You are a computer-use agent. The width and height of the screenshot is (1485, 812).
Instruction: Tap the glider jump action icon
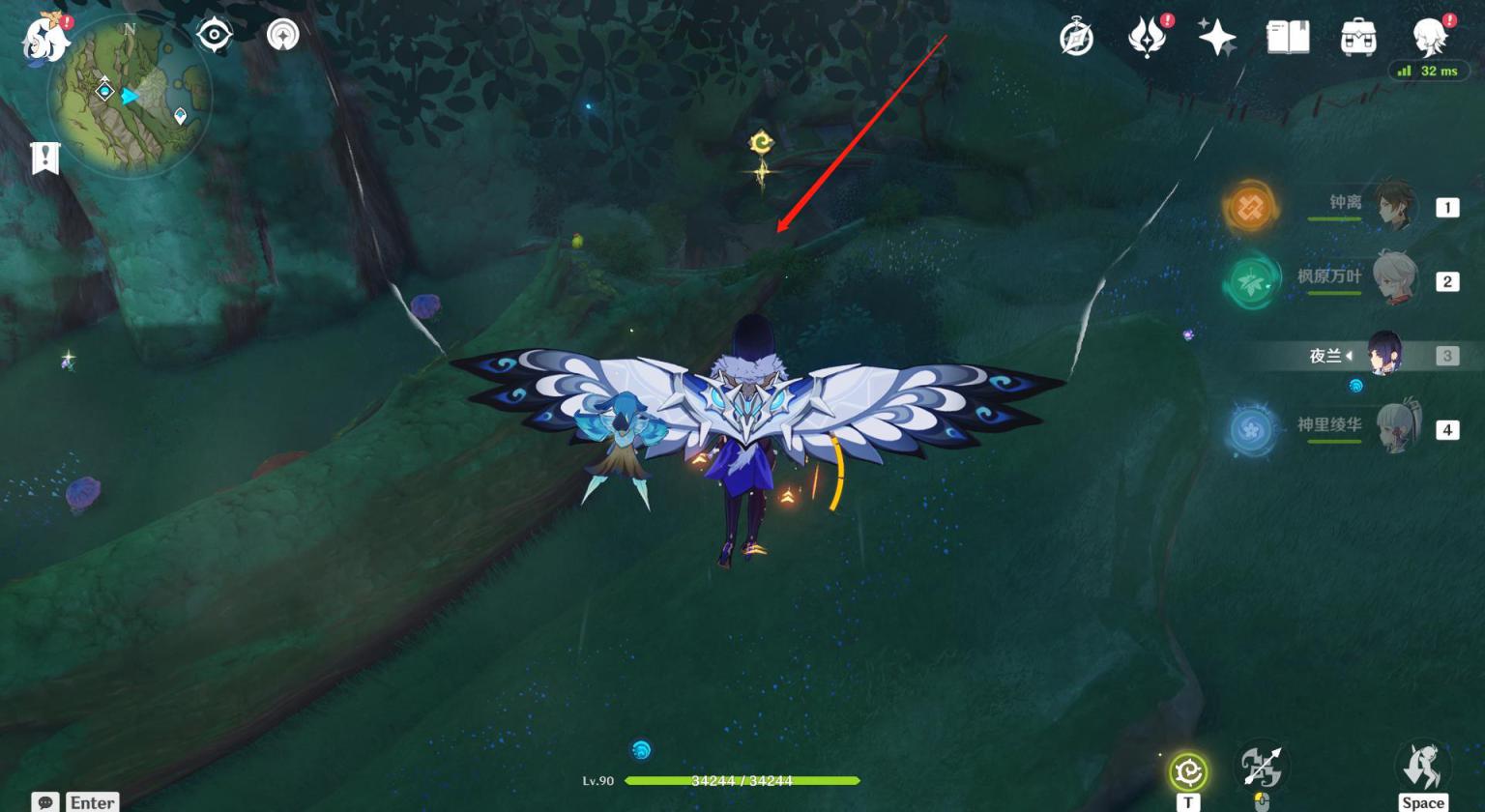click(x=1422, y=768)
